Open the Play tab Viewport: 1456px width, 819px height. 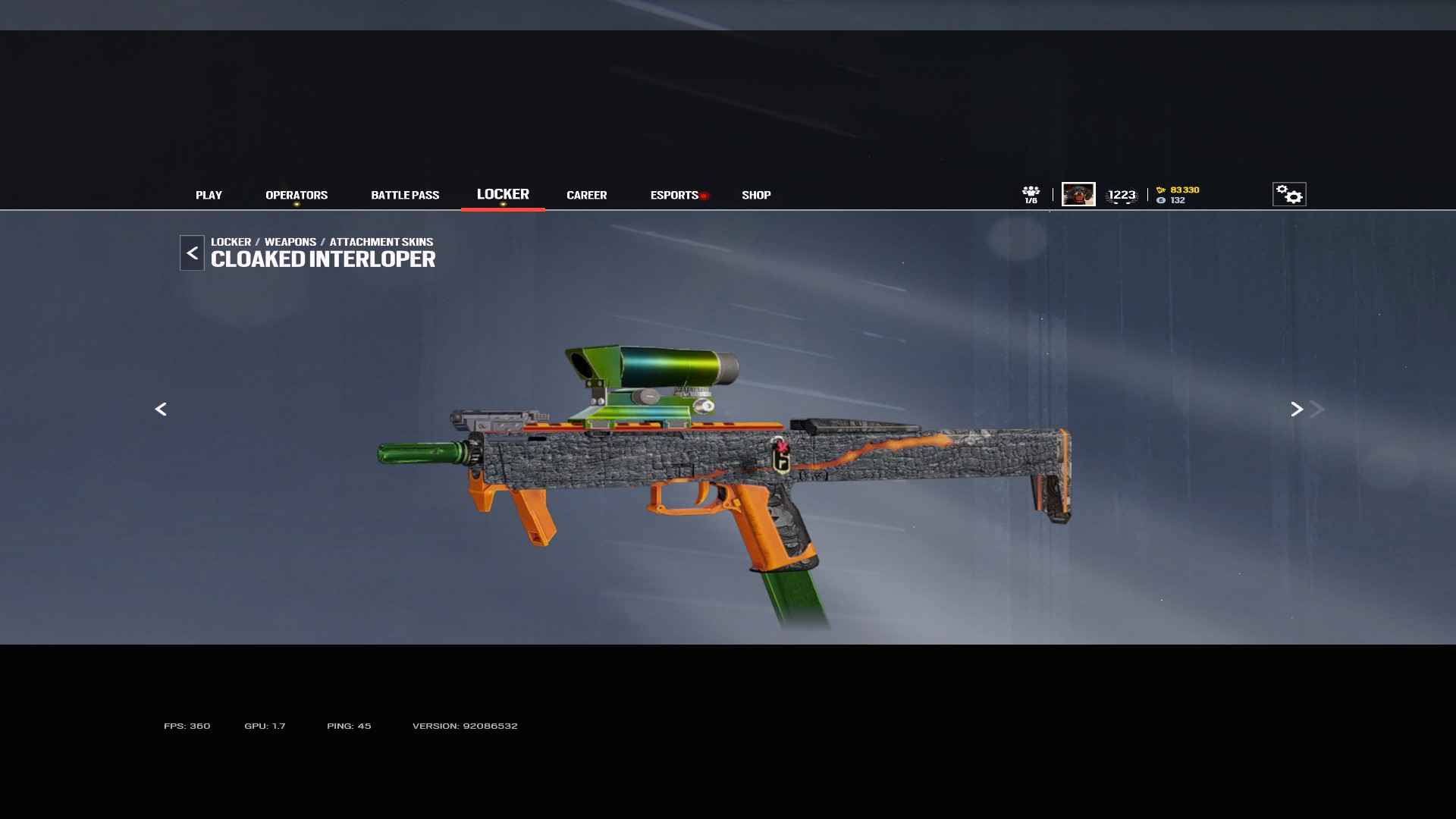coord(209,195)
